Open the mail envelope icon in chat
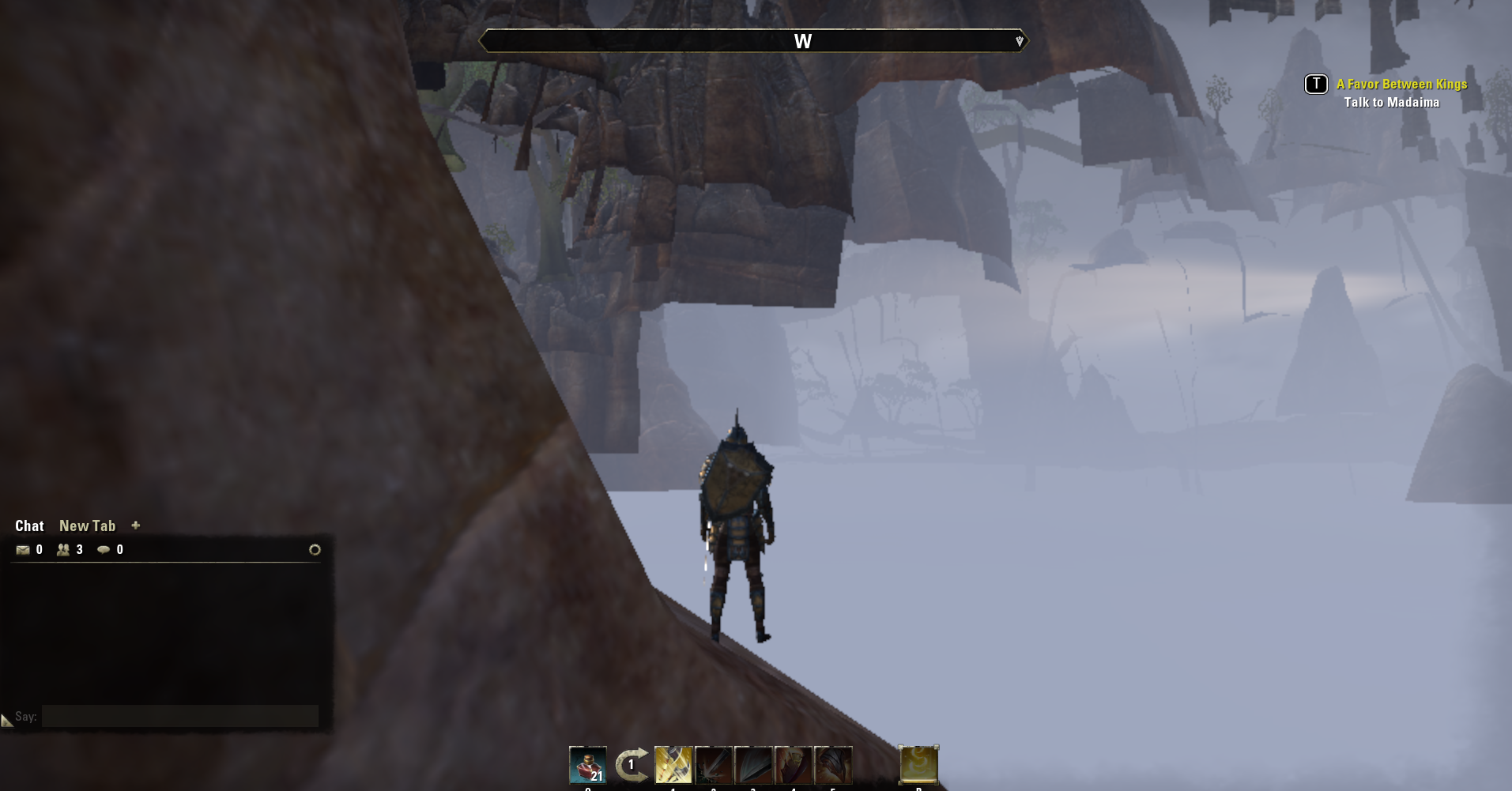 pyautogui.click(x=24, y=549)
